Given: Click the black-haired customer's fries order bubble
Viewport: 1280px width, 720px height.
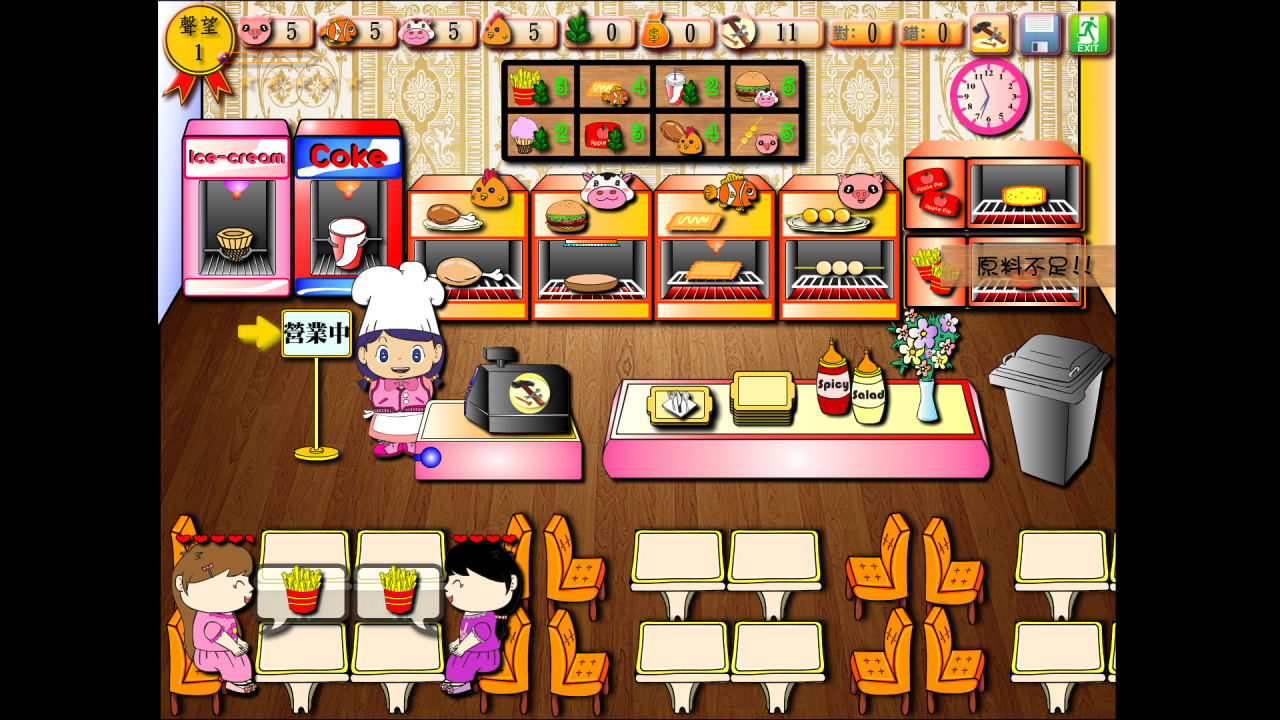Looking at the screenshot, I should click(398, 591).
